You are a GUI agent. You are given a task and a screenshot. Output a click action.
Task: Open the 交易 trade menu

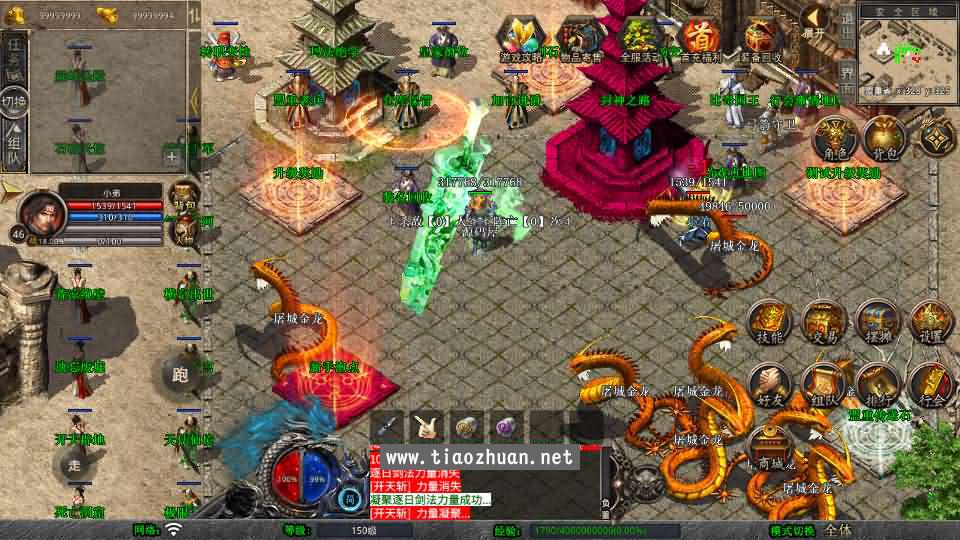(823, 322)
